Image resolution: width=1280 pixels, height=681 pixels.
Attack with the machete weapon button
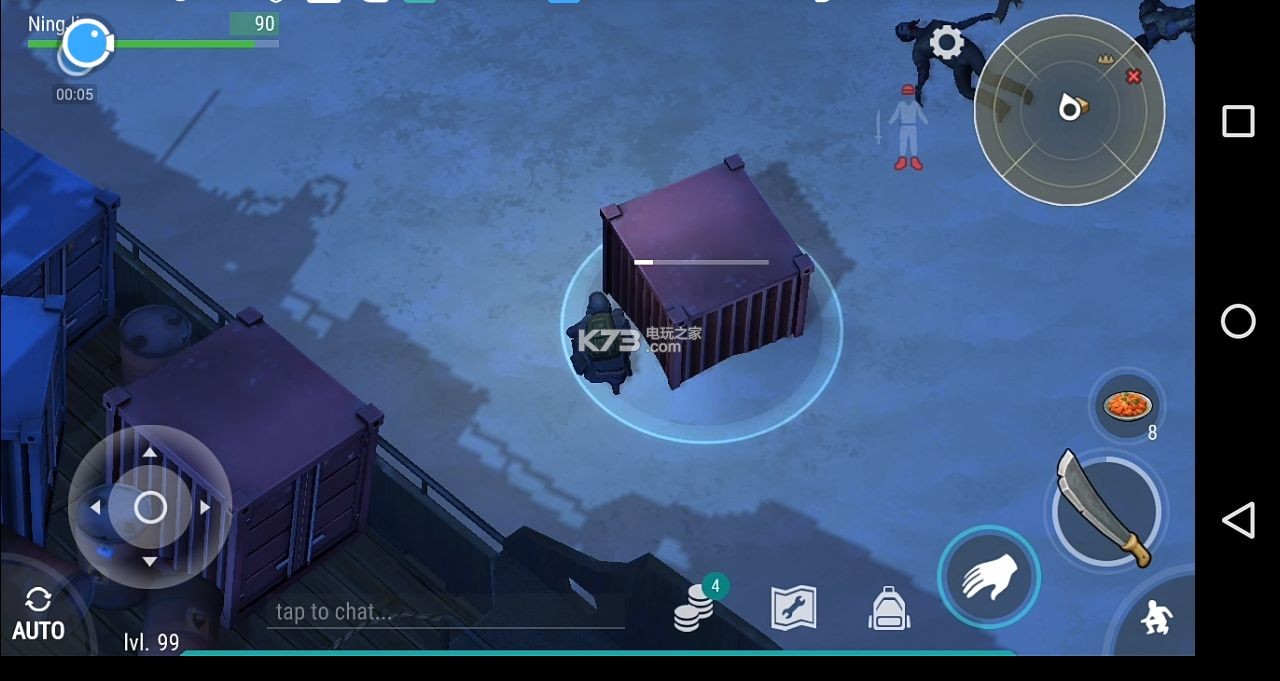(1105, 509)
